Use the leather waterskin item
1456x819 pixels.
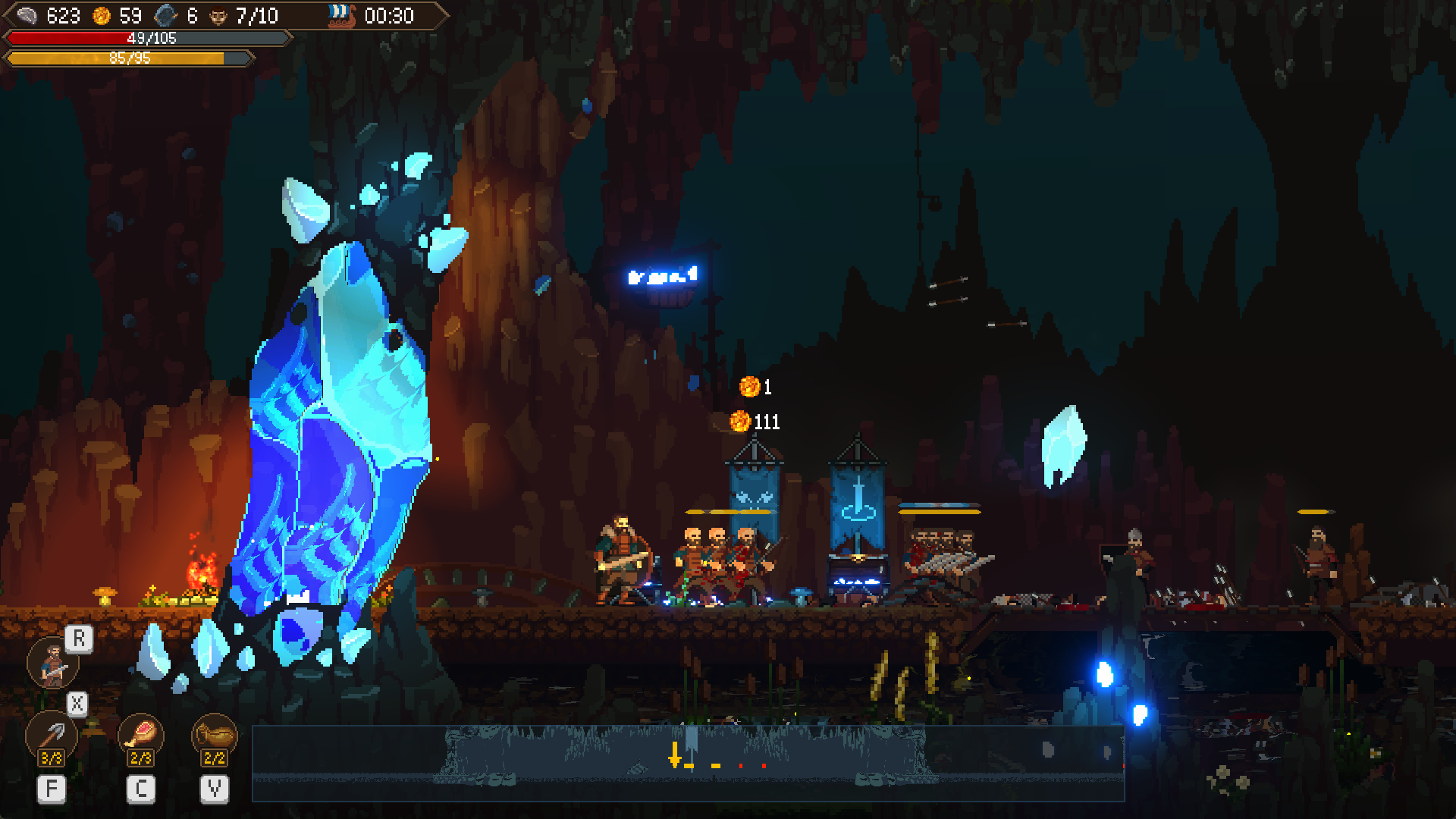click(215, 734)
